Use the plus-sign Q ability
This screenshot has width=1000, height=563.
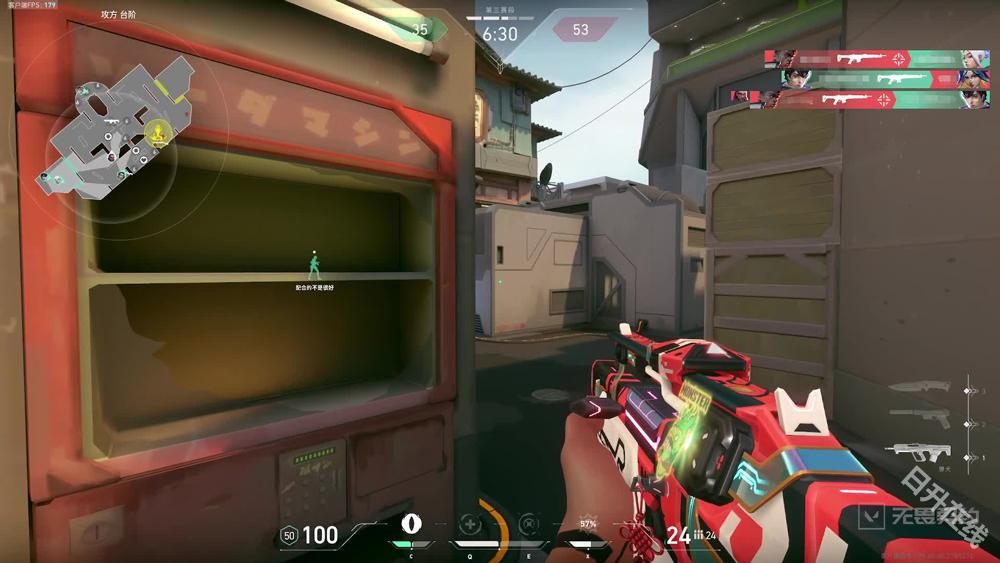click(x=469, y=523)
